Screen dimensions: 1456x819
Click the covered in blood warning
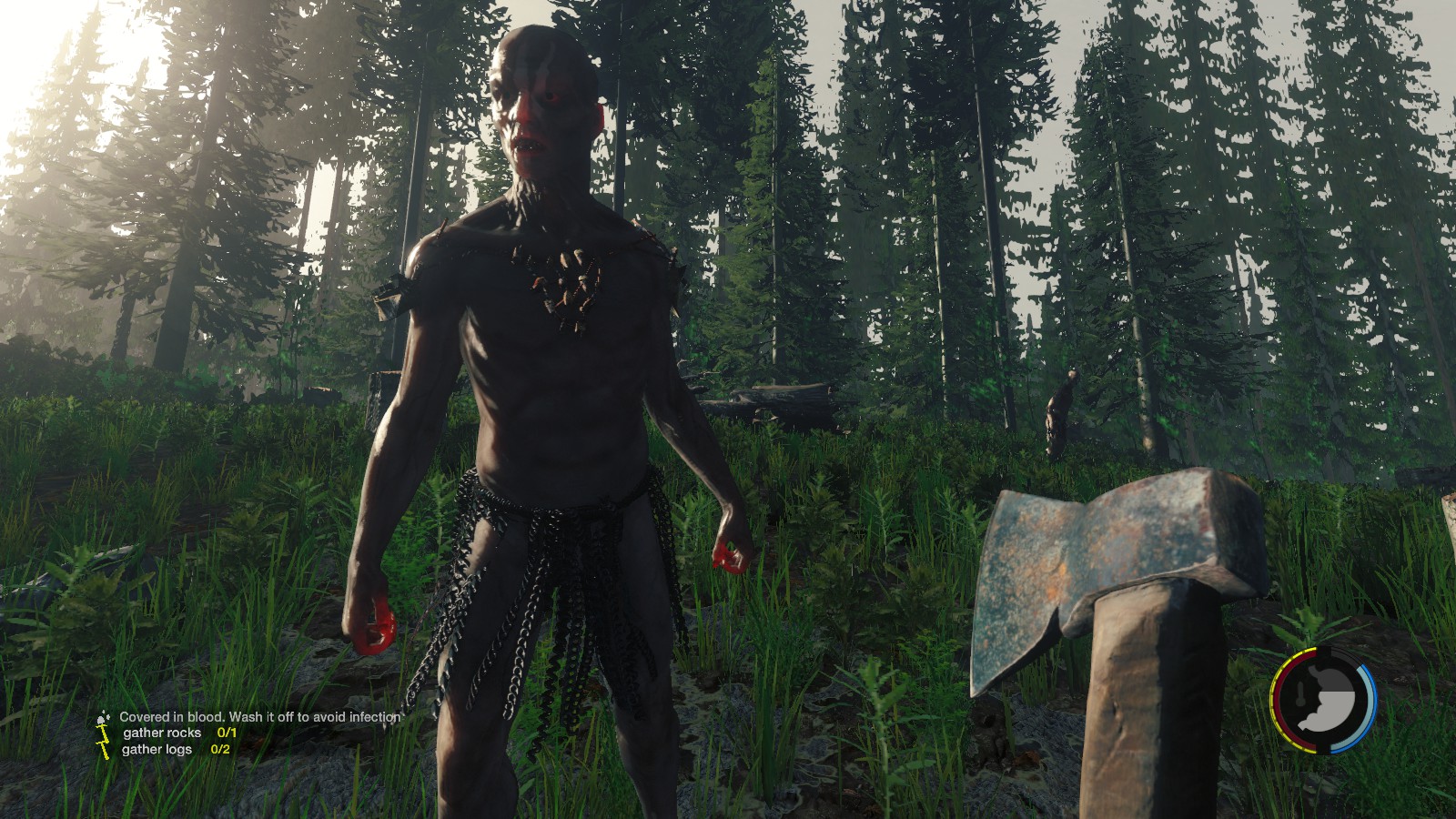259,717
